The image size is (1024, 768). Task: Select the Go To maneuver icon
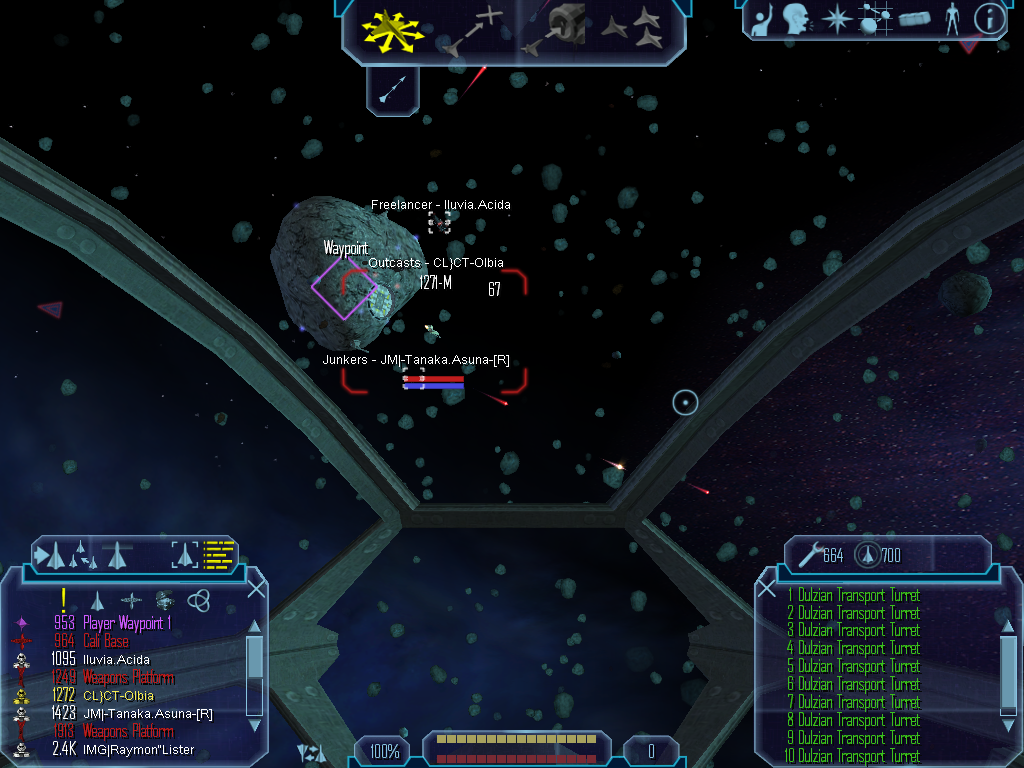pyautogui.click(x=473, y=30)
